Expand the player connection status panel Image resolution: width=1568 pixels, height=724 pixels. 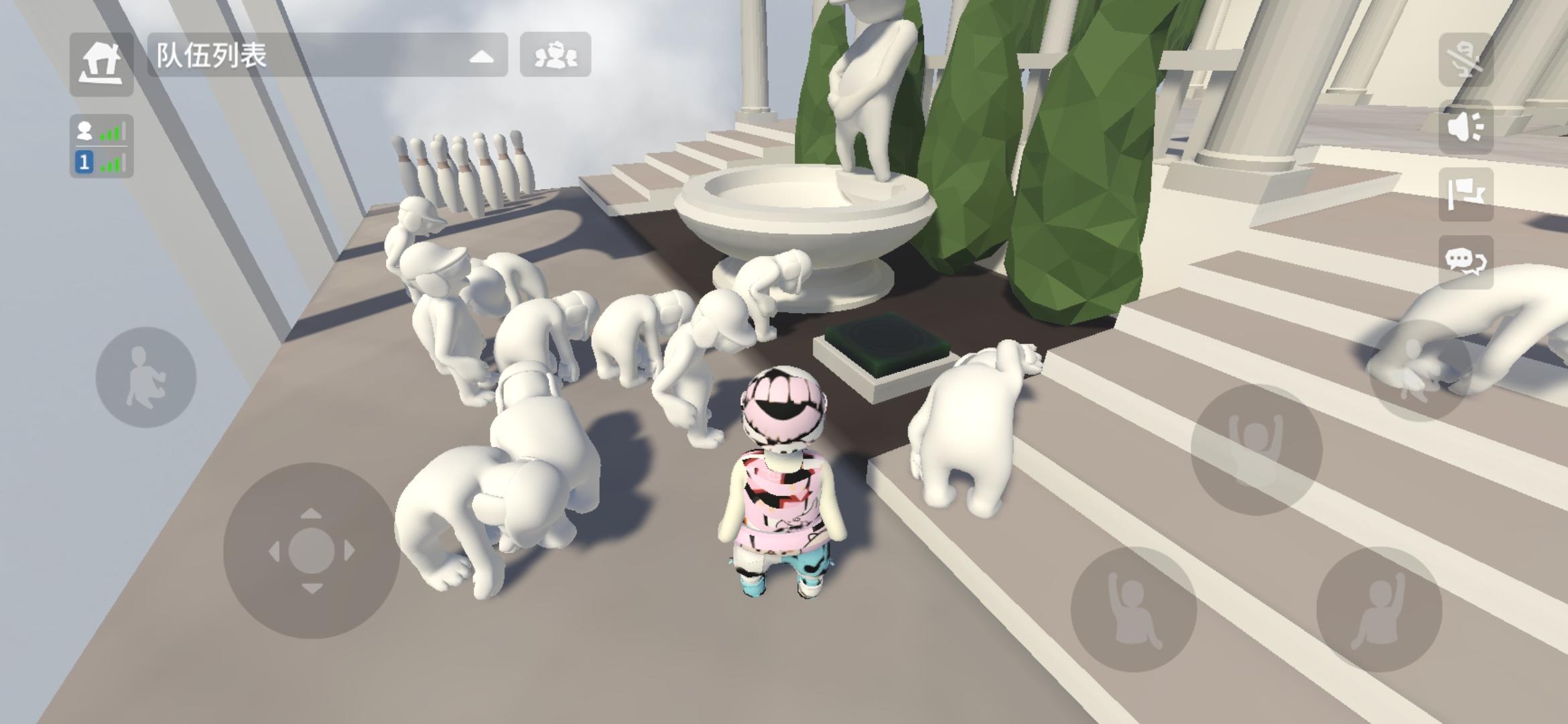[102, 146]
